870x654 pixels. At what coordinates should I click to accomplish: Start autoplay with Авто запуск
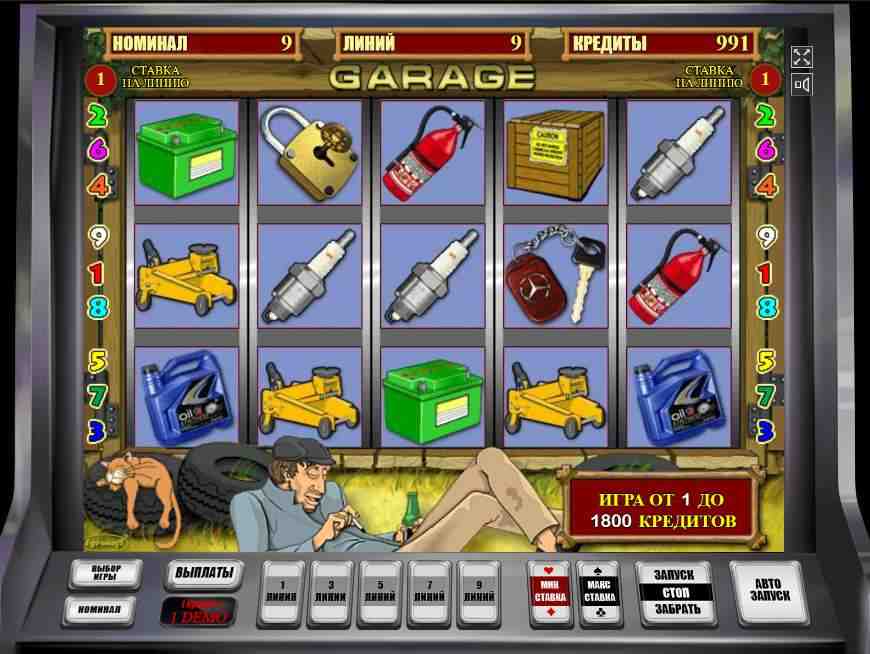coord(769,588)
